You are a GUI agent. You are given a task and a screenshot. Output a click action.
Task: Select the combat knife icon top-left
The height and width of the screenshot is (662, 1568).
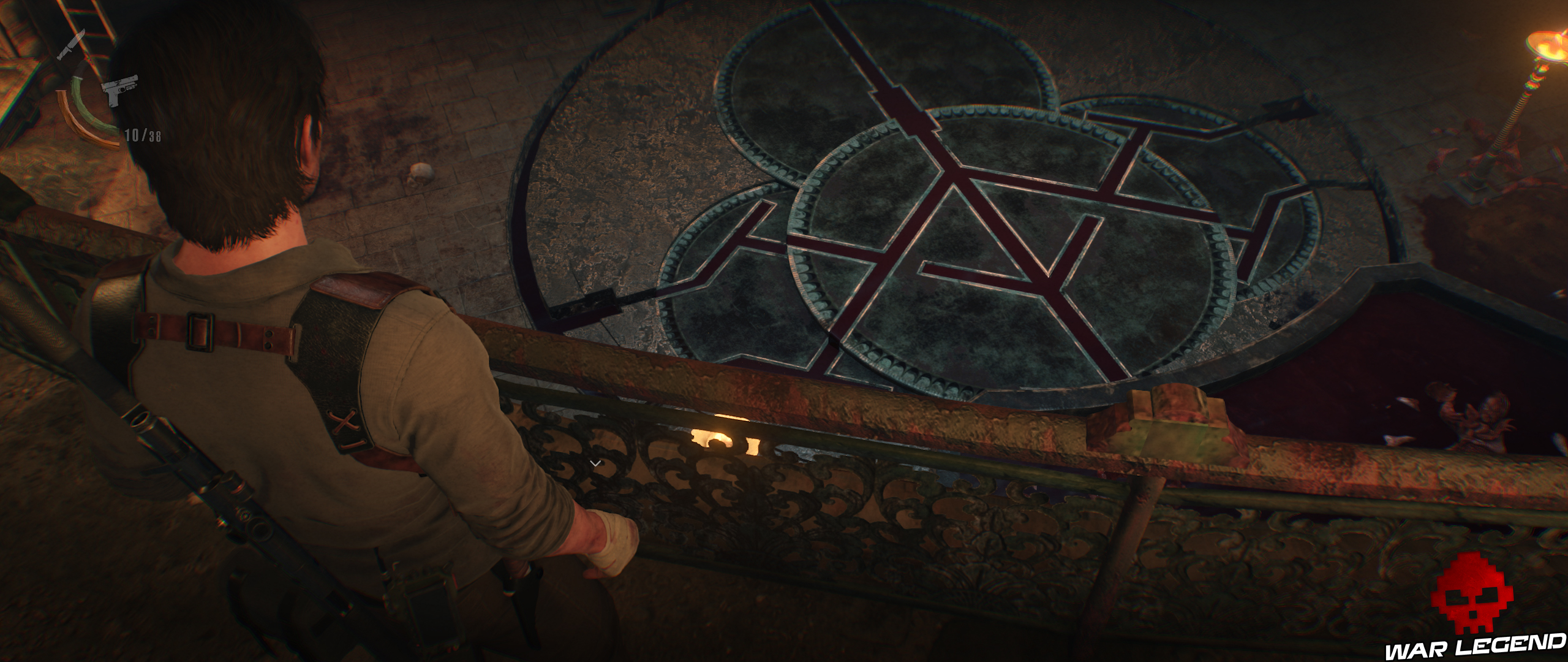click(72, 45)
